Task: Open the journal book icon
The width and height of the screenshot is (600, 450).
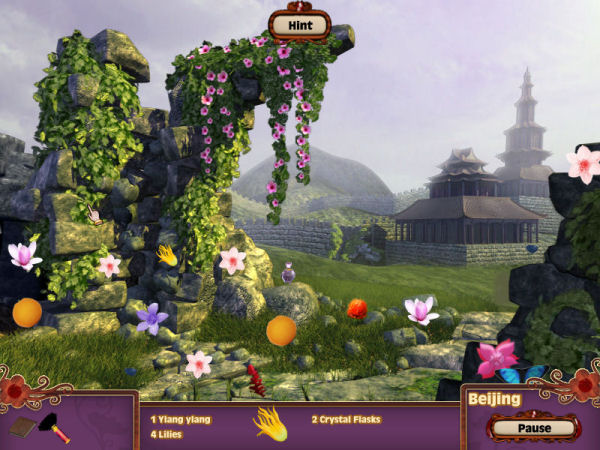Action: click(23, 428)
